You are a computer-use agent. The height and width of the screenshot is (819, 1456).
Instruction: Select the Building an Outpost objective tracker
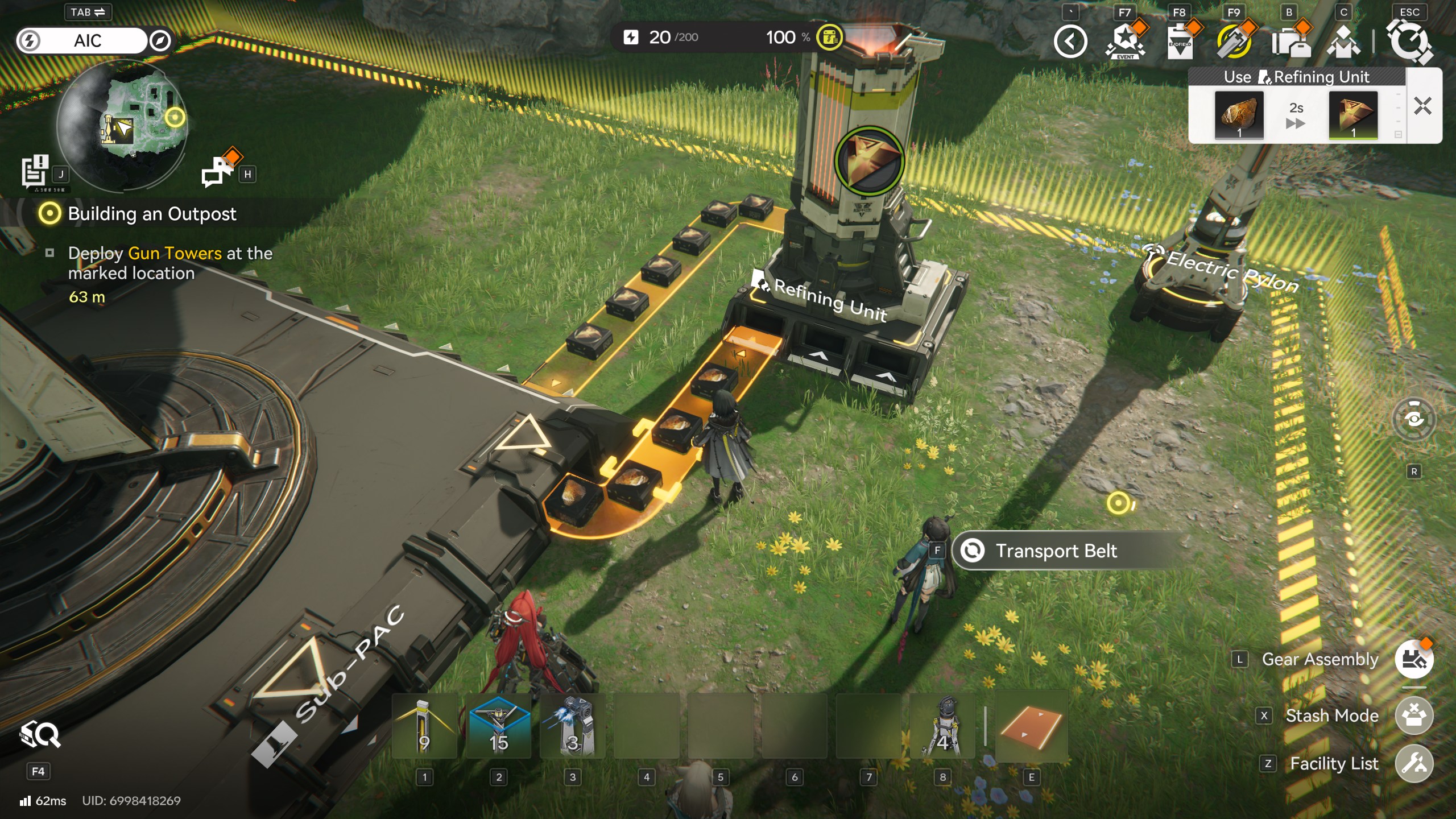[151, 214]
